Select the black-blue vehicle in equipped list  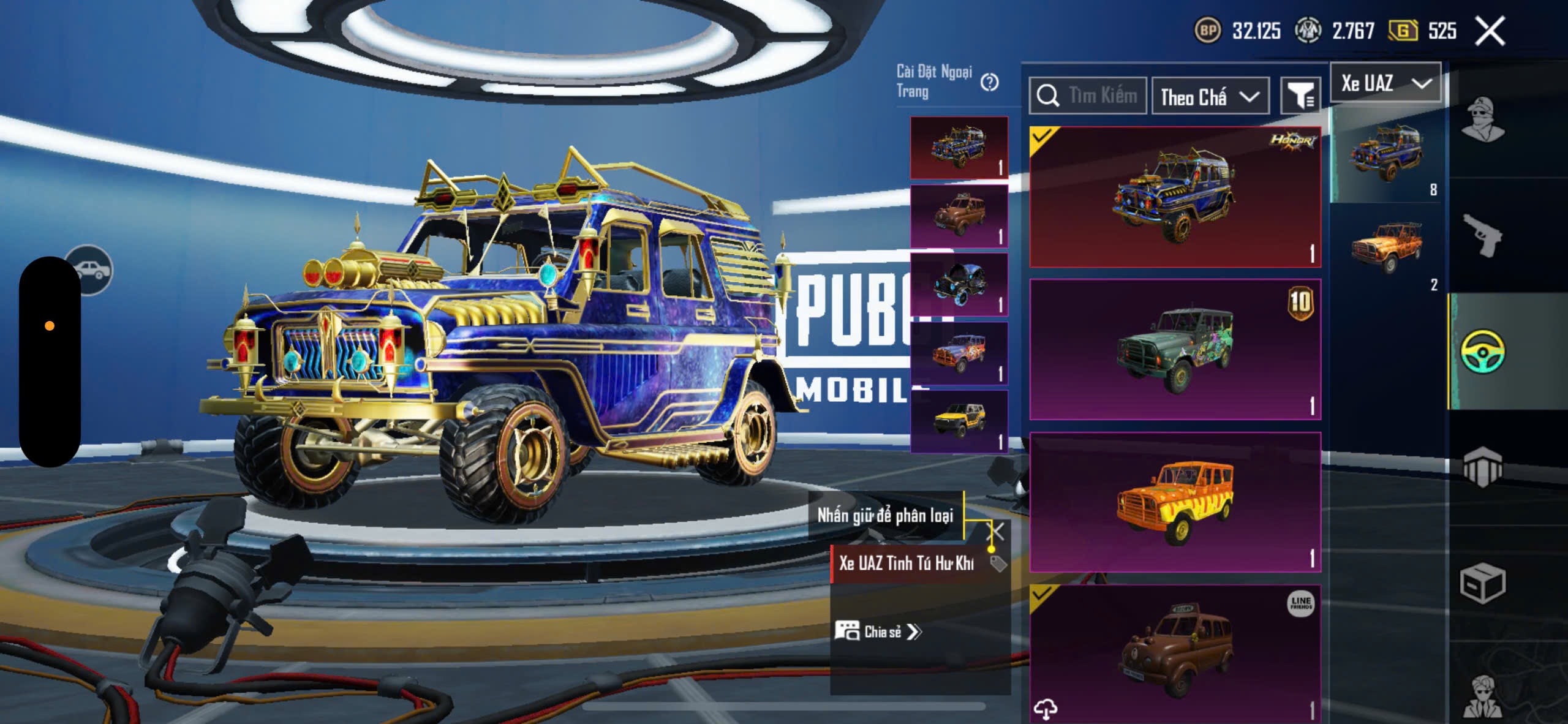[x=959, y=285]
